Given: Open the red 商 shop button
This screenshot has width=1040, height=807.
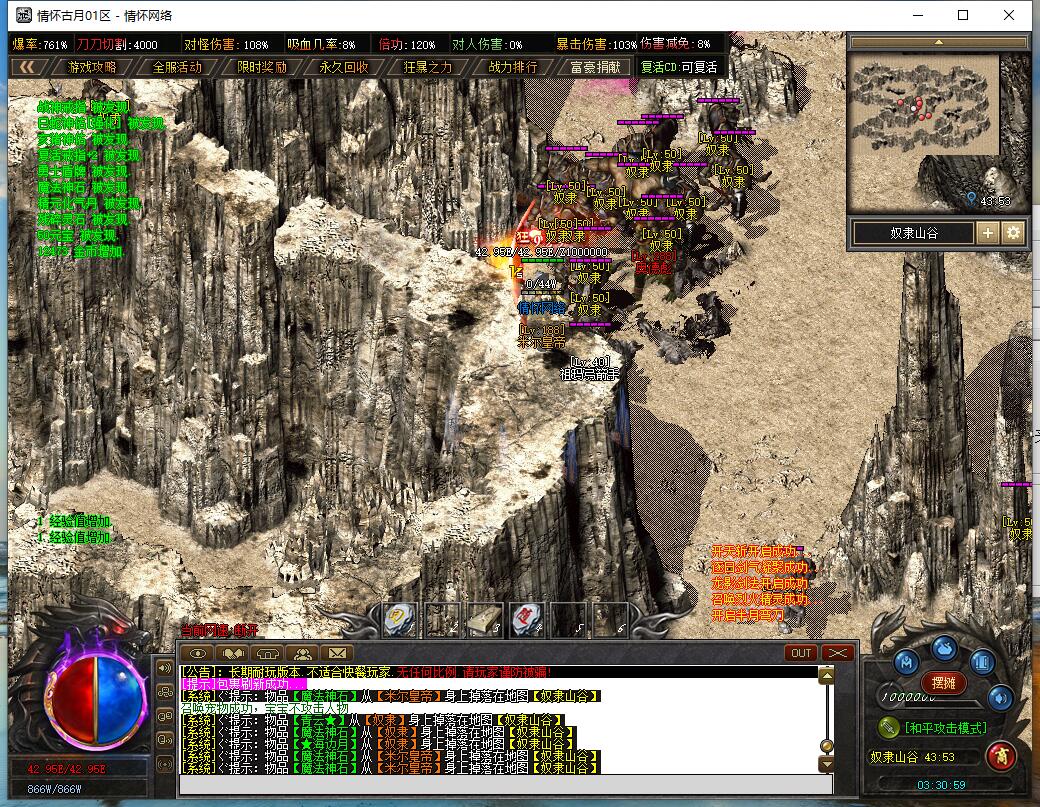Looking at the screenshot, I should point(1000,756).
